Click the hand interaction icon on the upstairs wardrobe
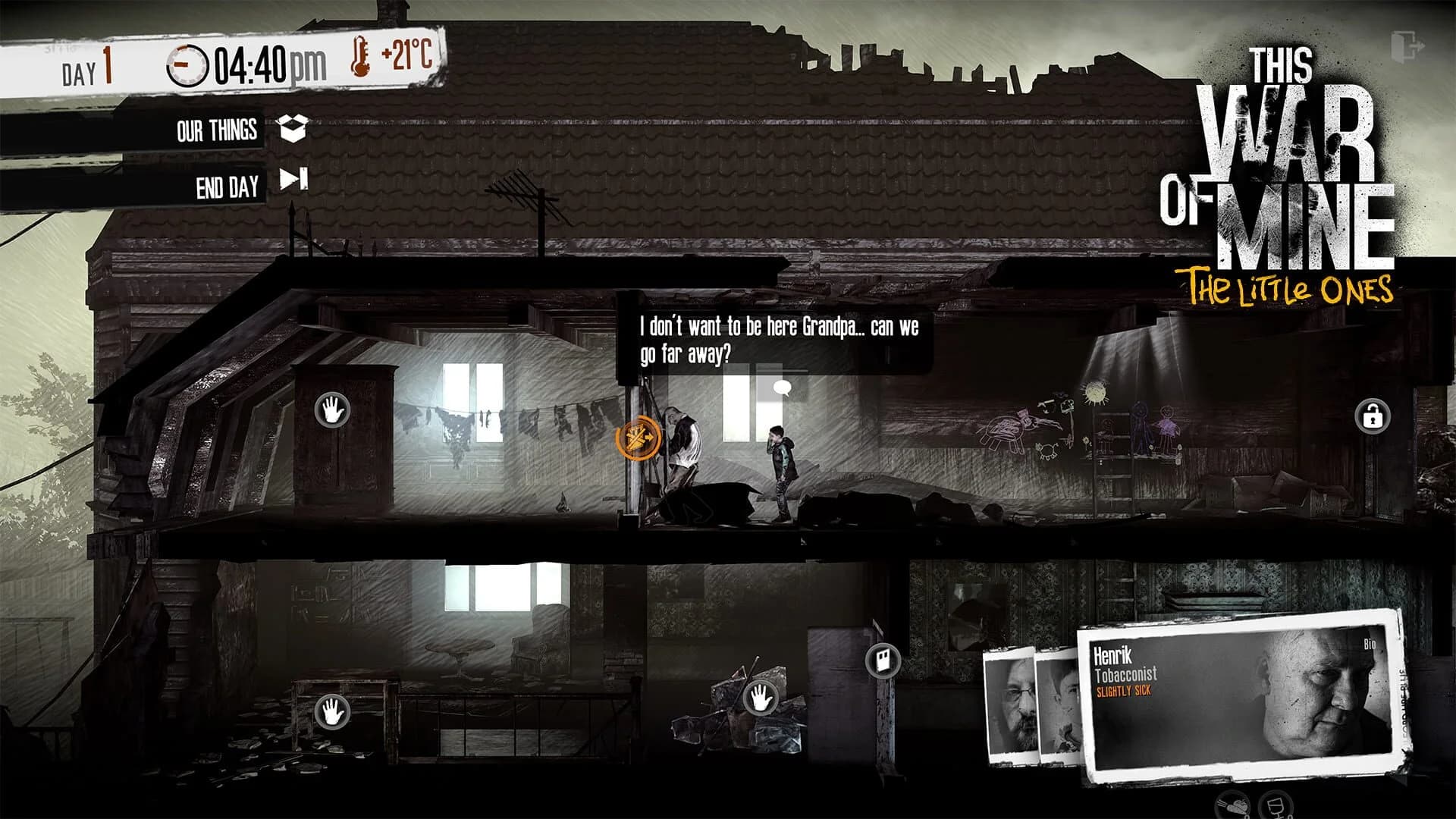This screenshot has height=819, width=1456. tap(332, 409)
